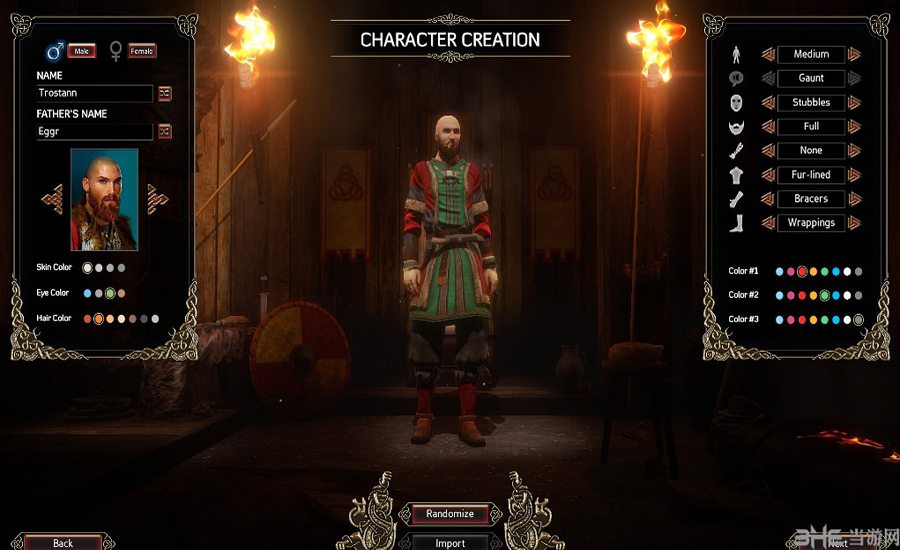
Task: Click the Randomize button
Action: (x=450, y=513)
